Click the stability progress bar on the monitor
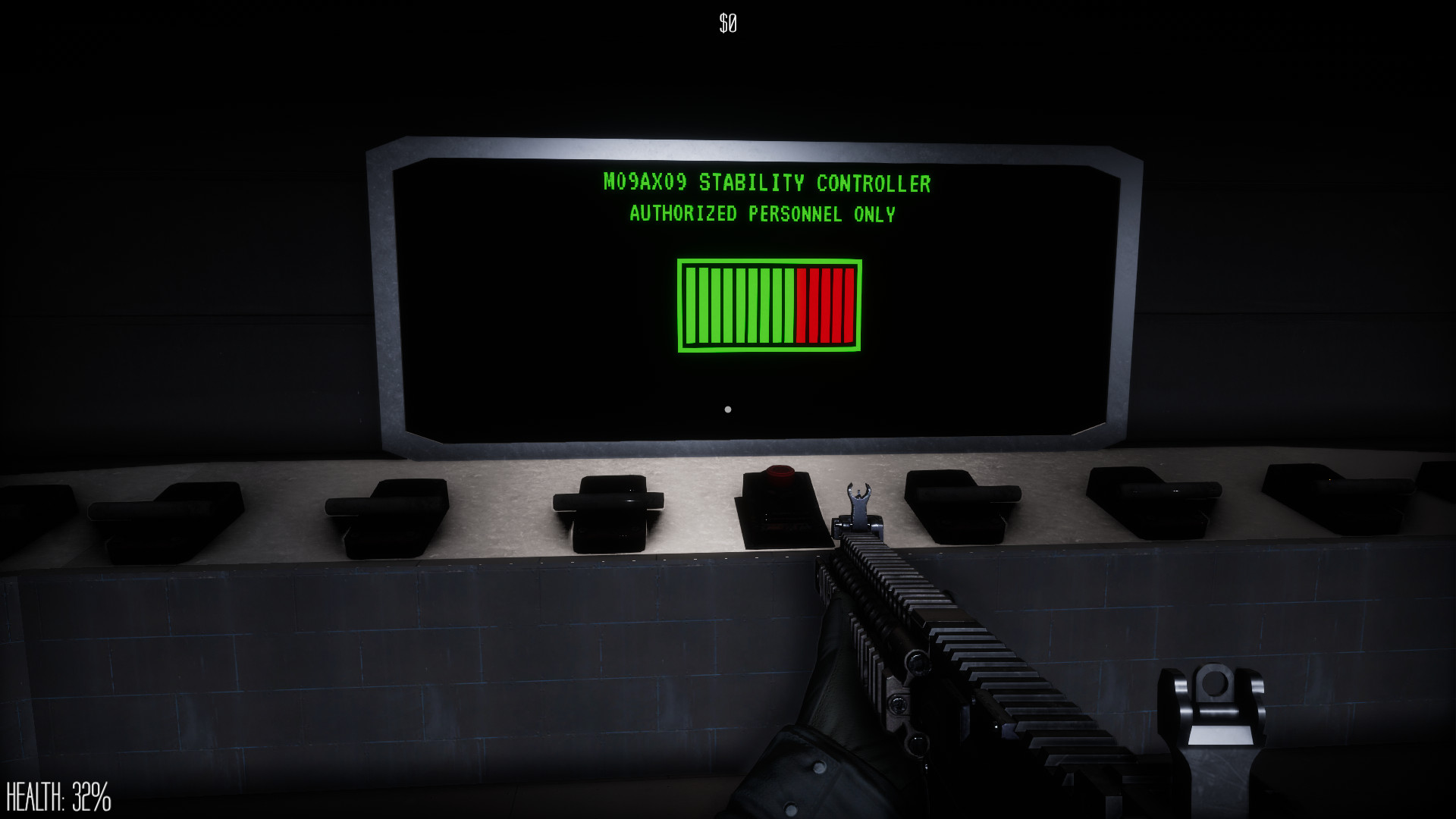 click(x=770, y=306)
